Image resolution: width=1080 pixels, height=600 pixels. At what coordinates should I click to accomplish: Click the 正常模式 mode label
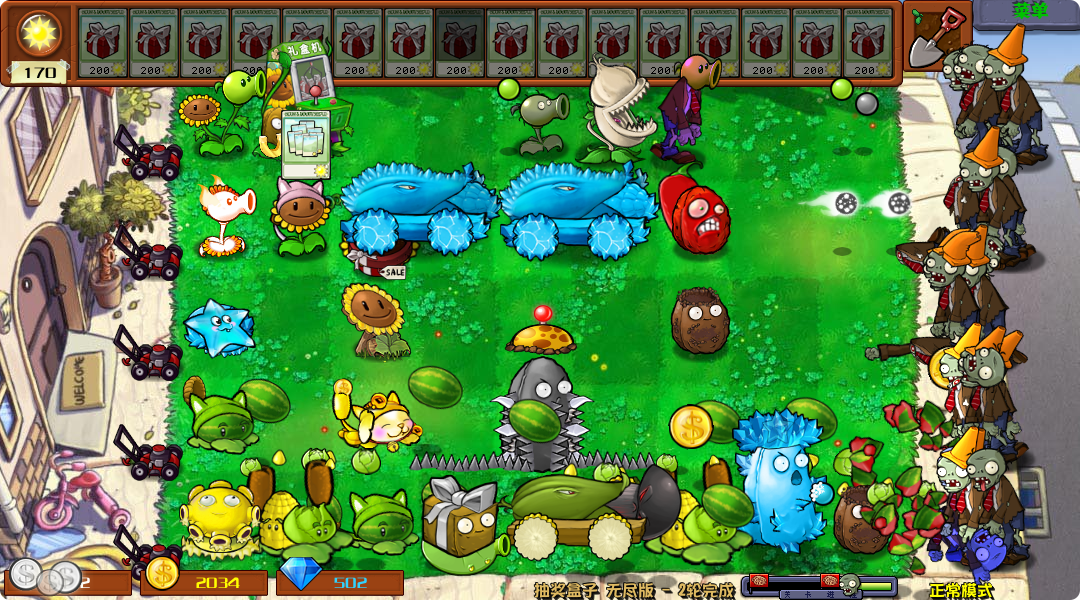click(961, 590)
